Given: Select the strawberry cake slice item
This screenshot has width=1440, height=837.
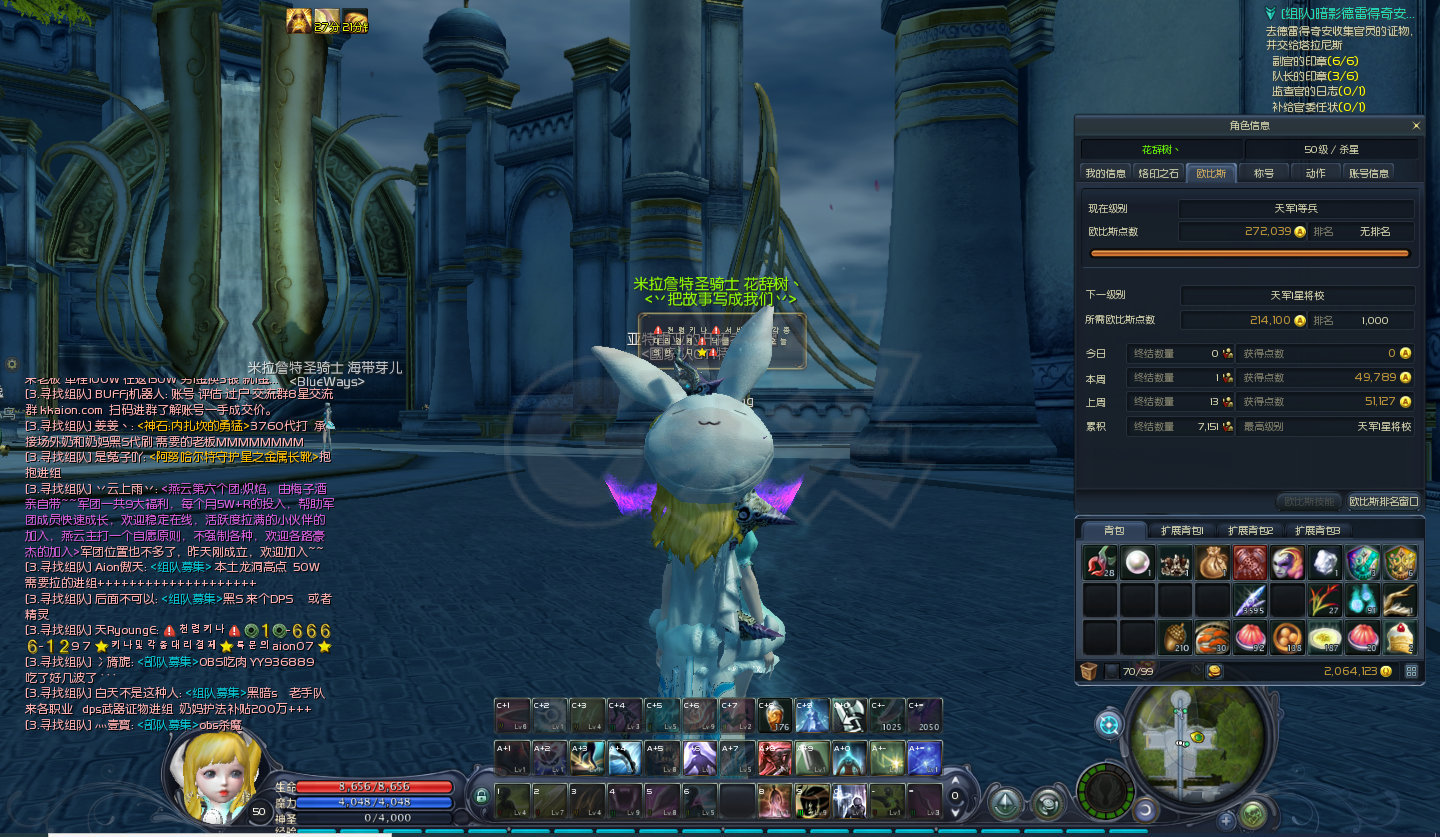Looking at the screenshot, I should (1400, 637).
